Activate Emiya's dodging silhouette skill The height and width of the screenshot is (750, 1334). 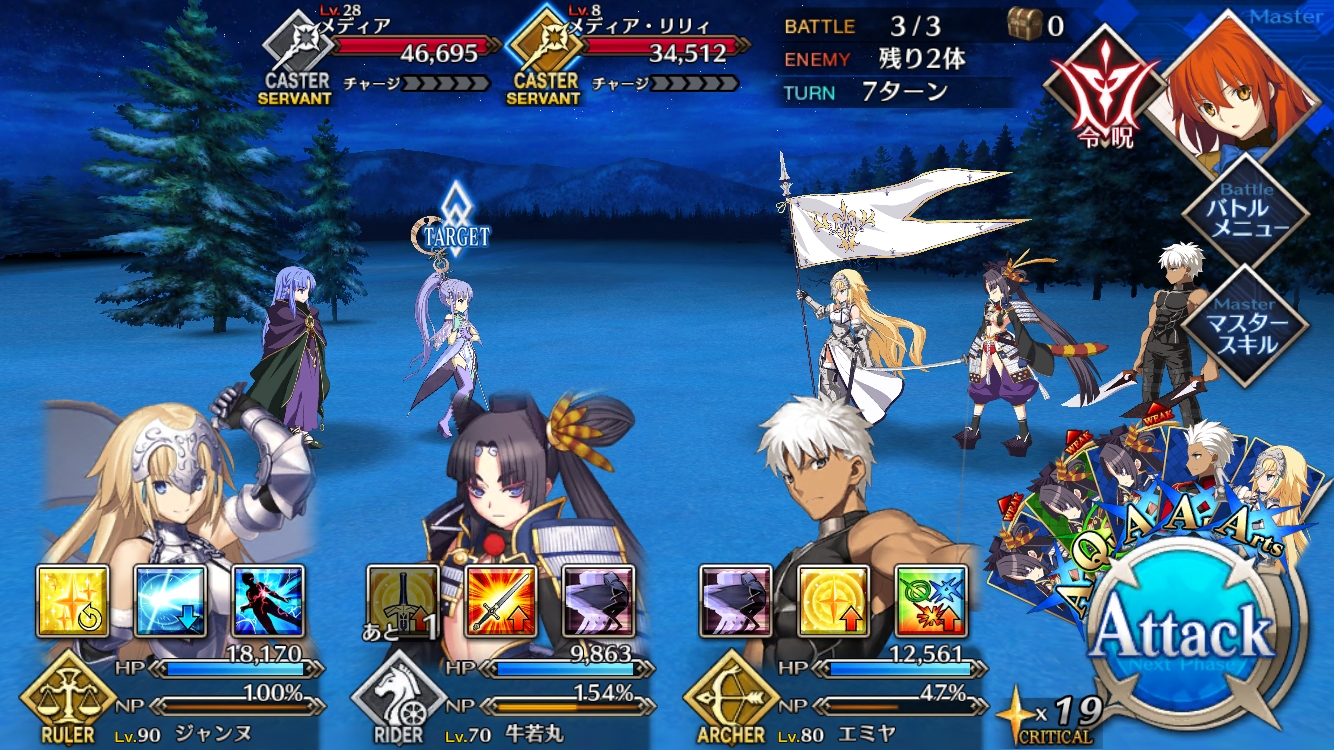click(735, 601)
